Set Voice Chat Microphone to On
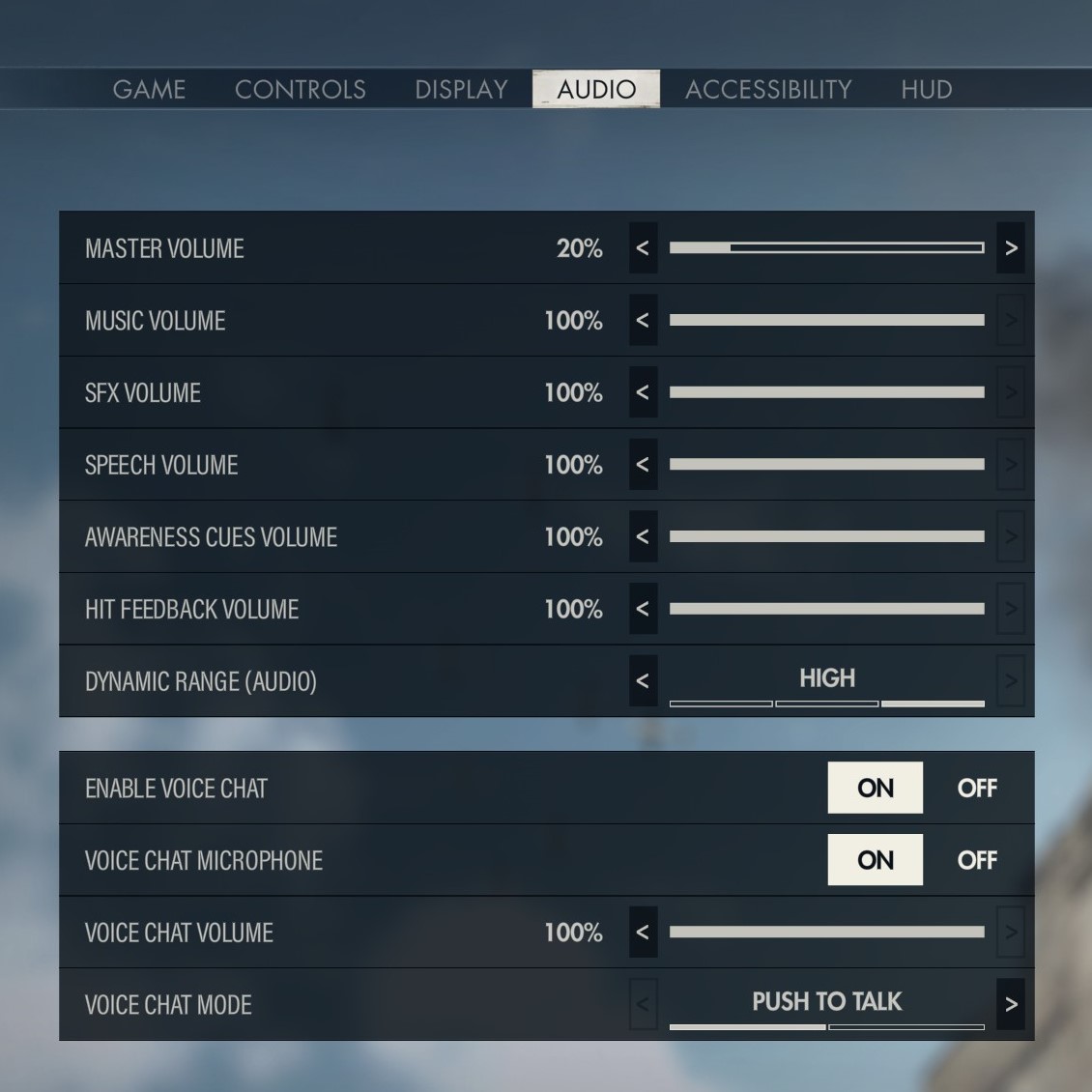 (875, 860)
